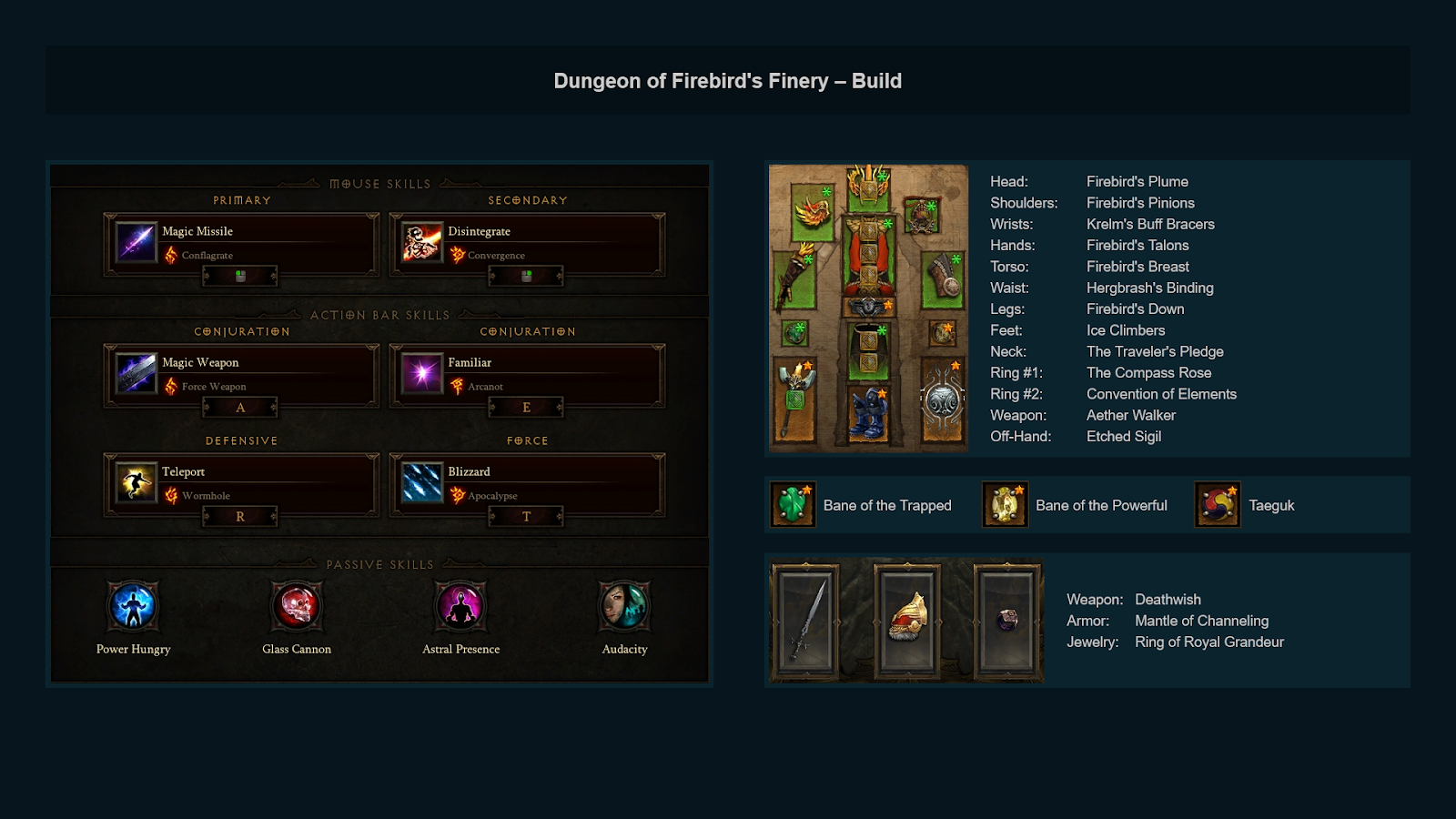The width and height of the screenshot is (1456, 819).
Task: Open the keybind selector labeled E
Action: point(526,408)
